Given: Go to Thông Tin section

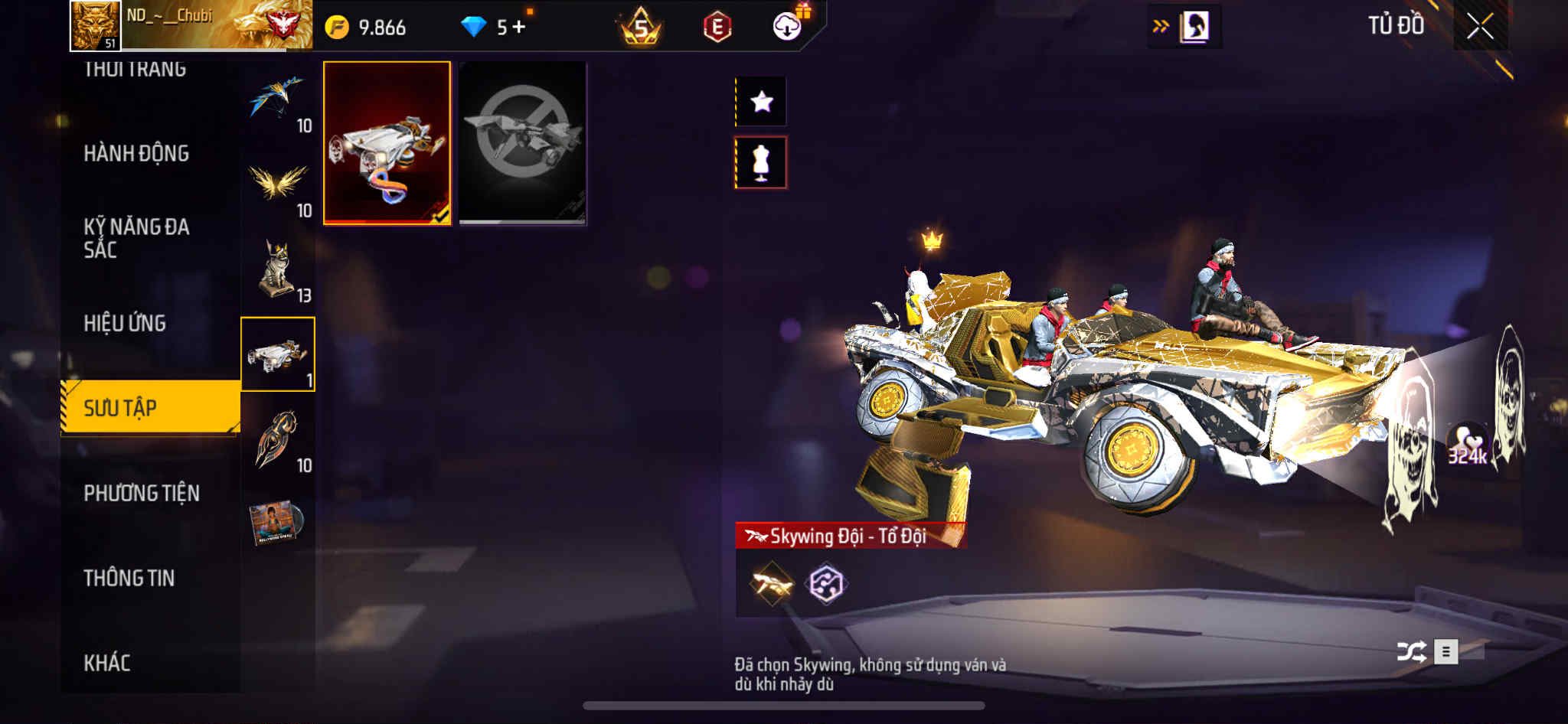Looking at the screenshot, I should 129,578.
